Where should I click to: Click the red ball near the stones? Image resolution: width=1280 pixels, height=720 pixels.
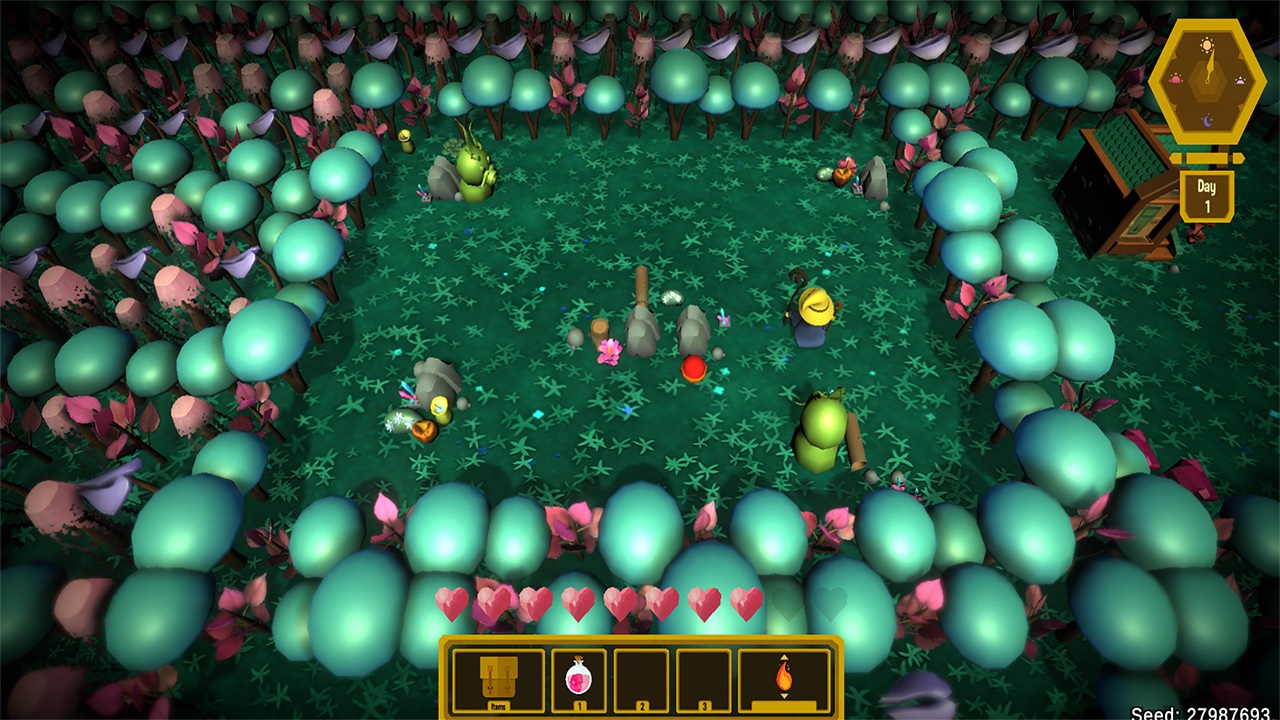[x=692, y=369]
